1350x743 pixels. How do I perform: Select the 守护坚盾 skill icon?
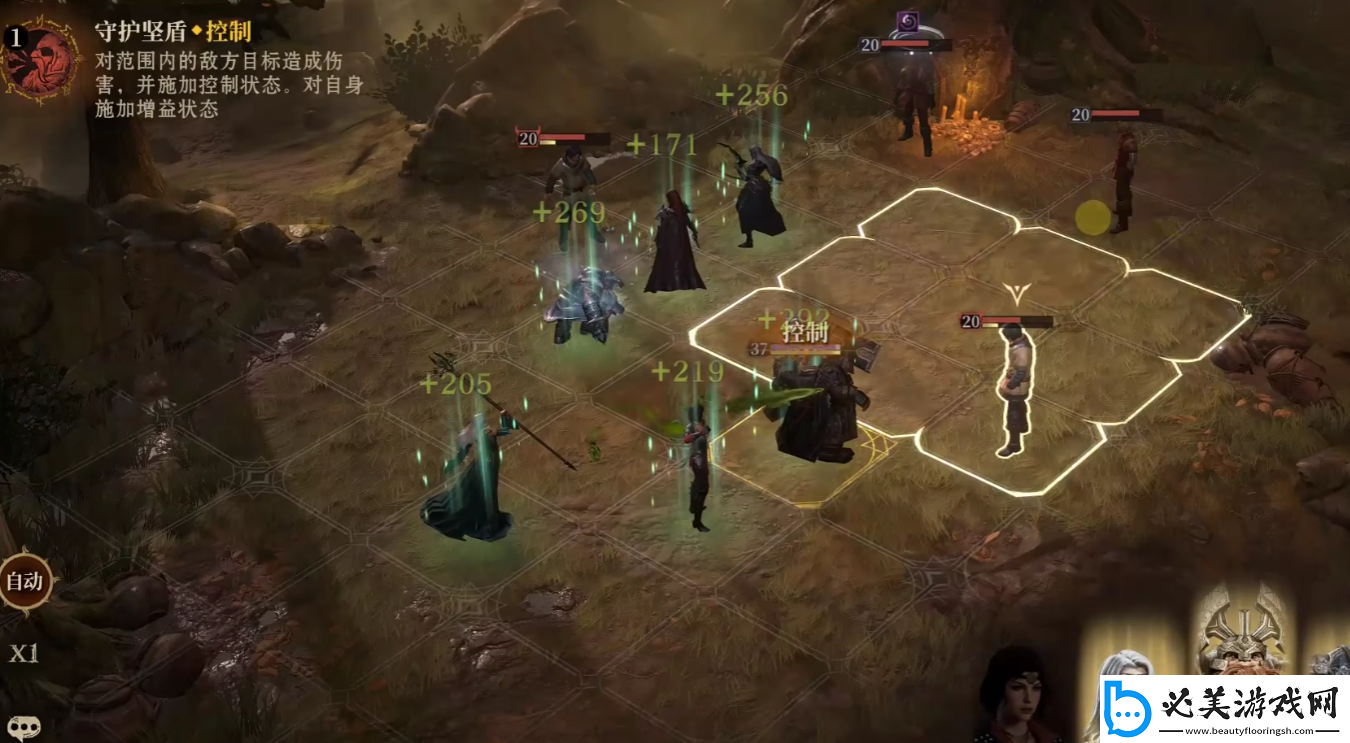[x=41, y=59]
